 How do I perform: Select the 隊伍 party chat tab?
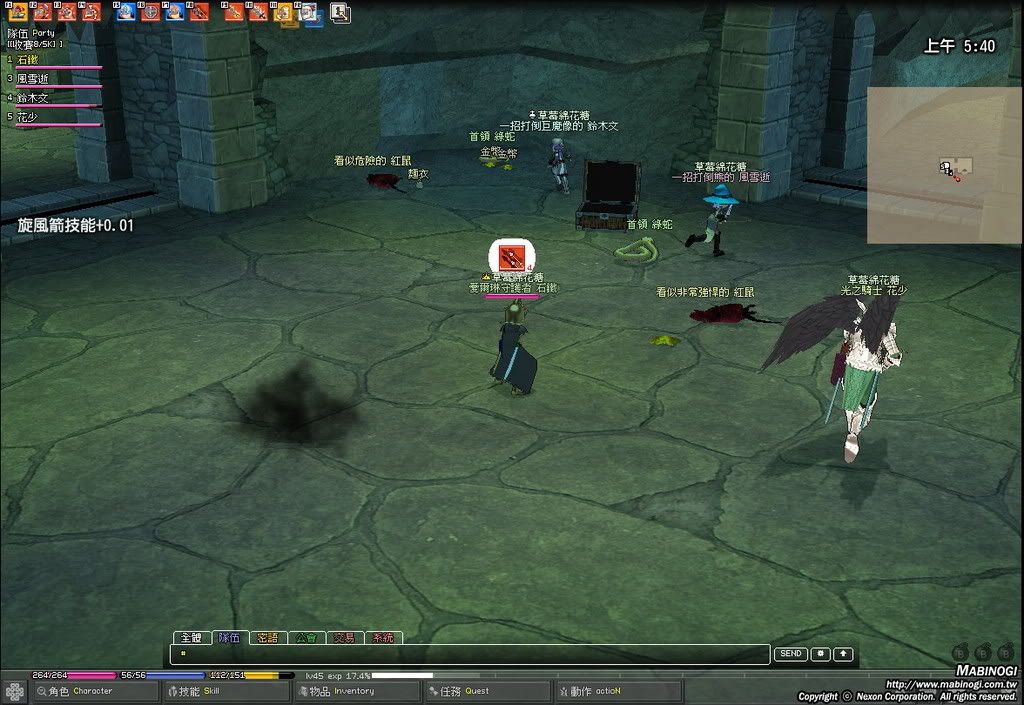(229, 637)
